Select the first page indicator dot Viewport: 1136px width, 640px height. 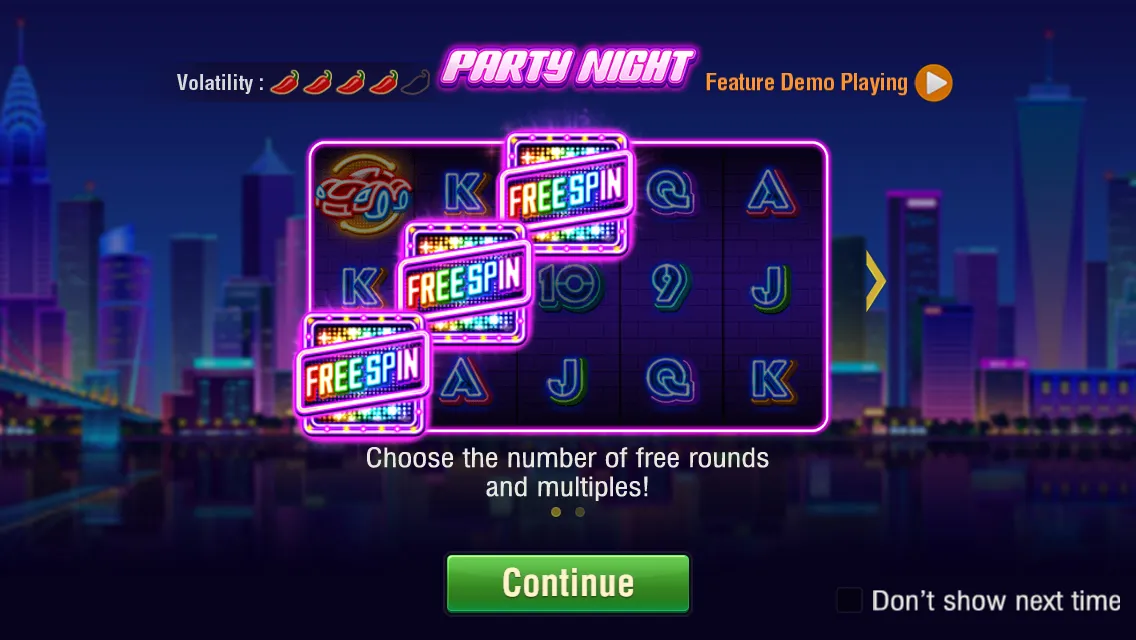pyautogui.click(x=556, y=512)
